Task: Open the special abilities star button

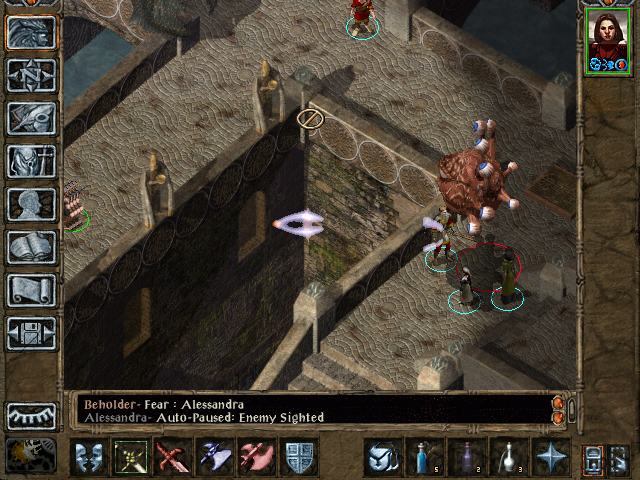Action: coord(551,458)
